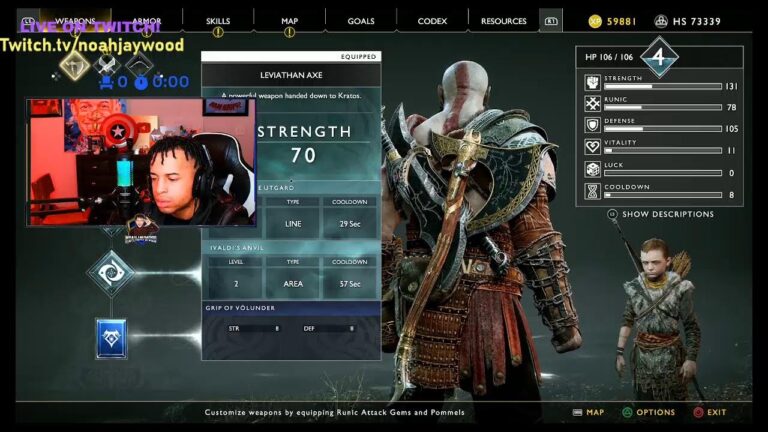Click the Twitch.tv/noahjaywood channel overlay text
This screenshot has height=432, width=768.
point(92,45)
